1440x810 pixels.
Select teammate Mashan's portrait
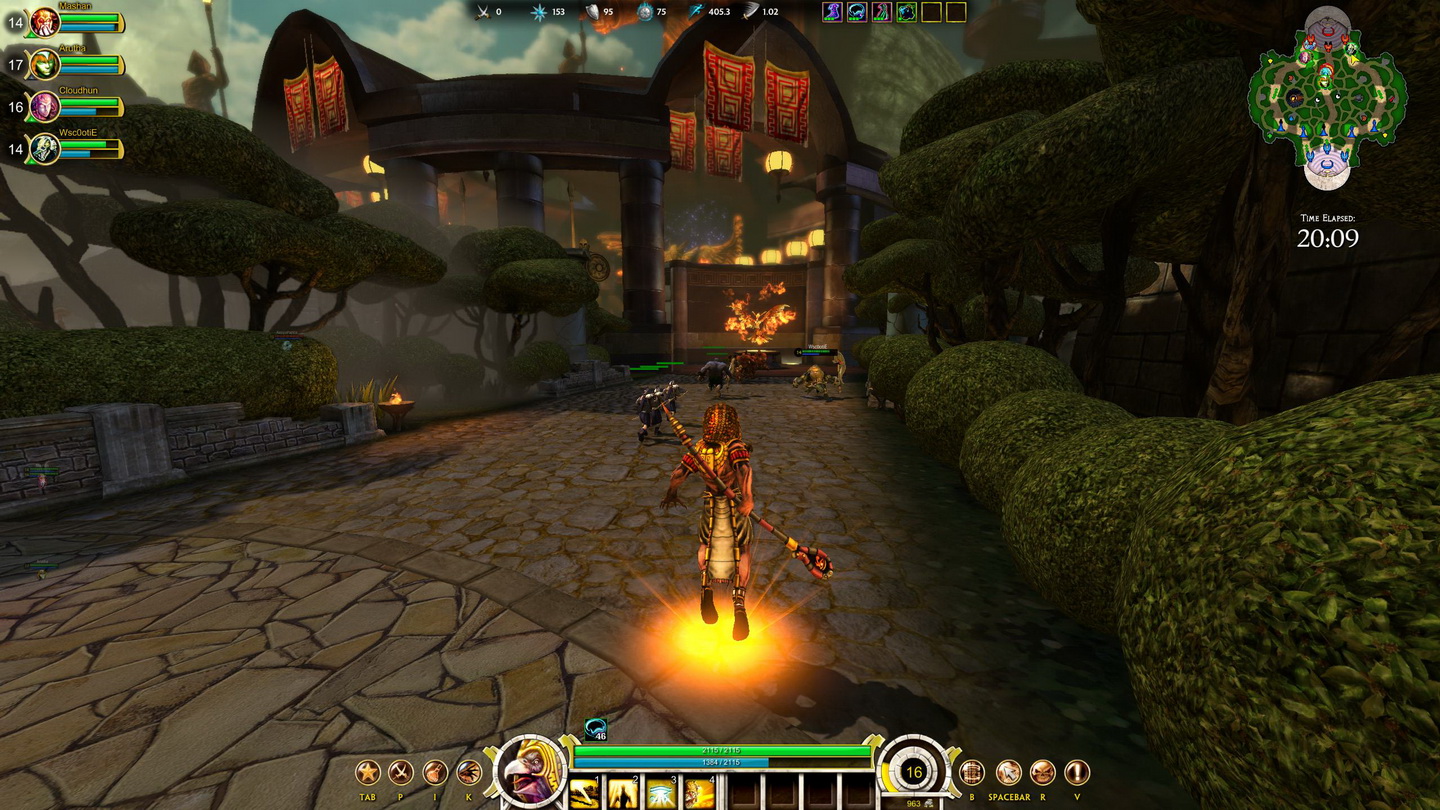[x=45, y=22]
